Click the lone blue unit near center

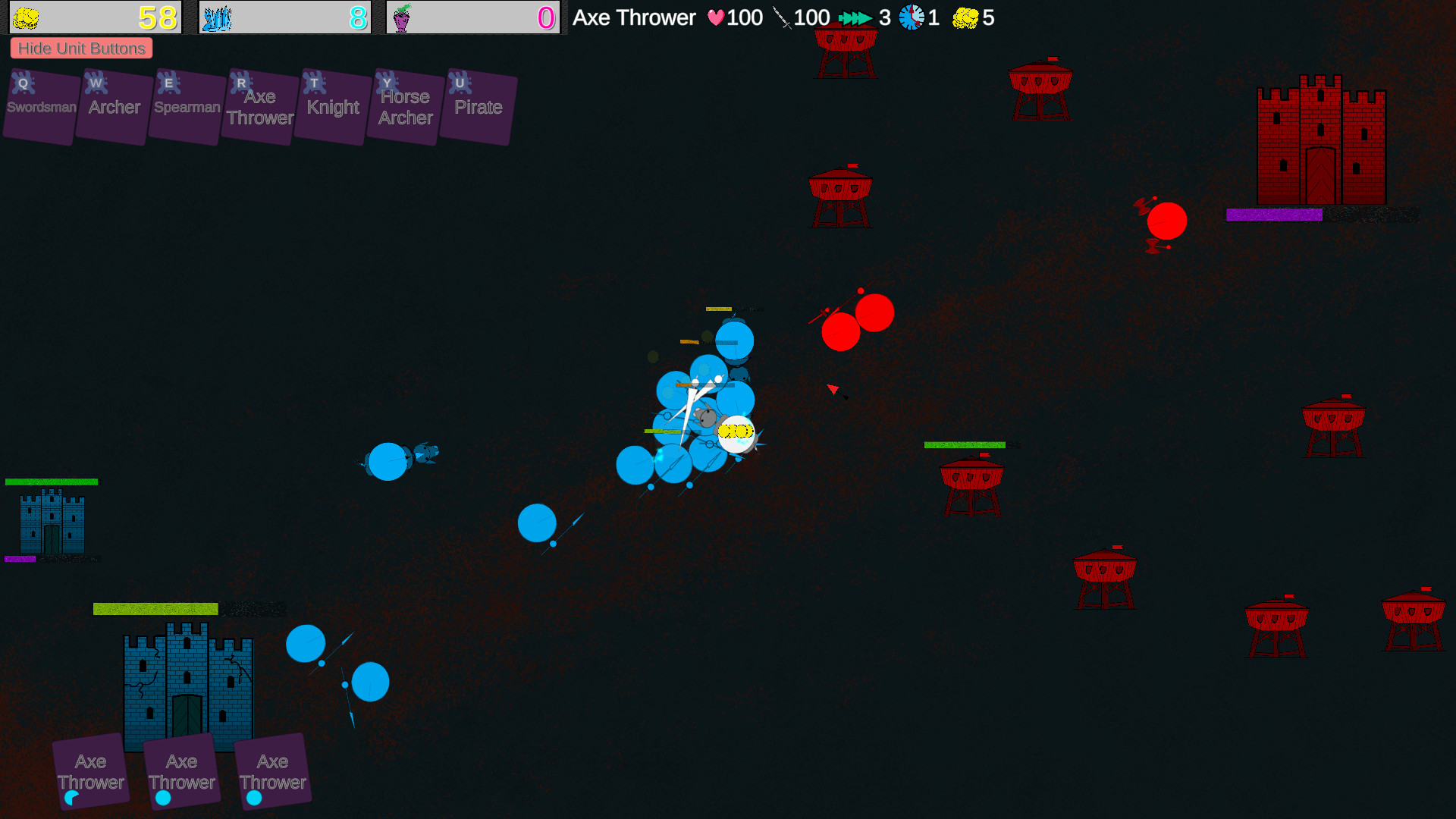click(x=538, y=522)
